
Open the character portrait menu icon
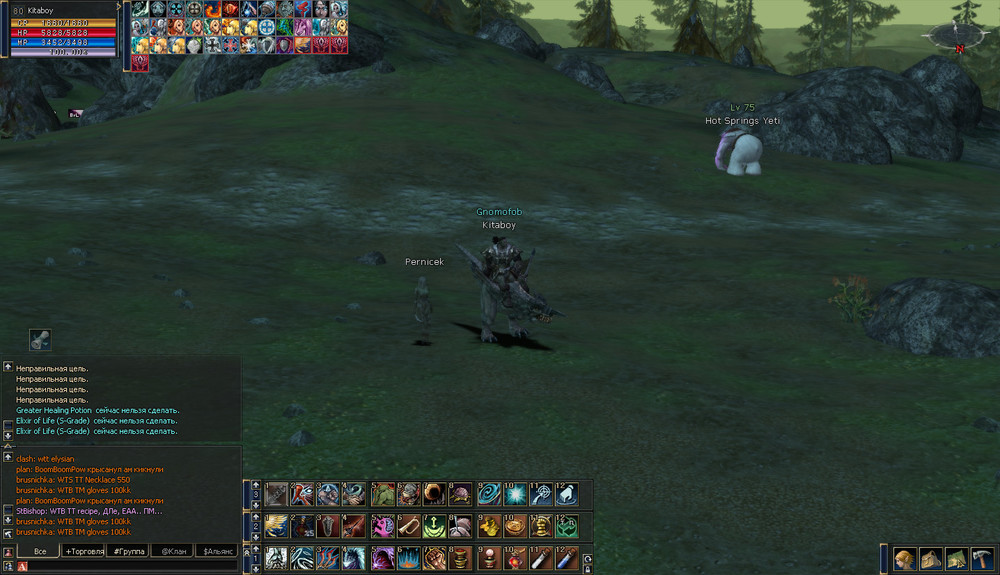click(x=906, y=559)
